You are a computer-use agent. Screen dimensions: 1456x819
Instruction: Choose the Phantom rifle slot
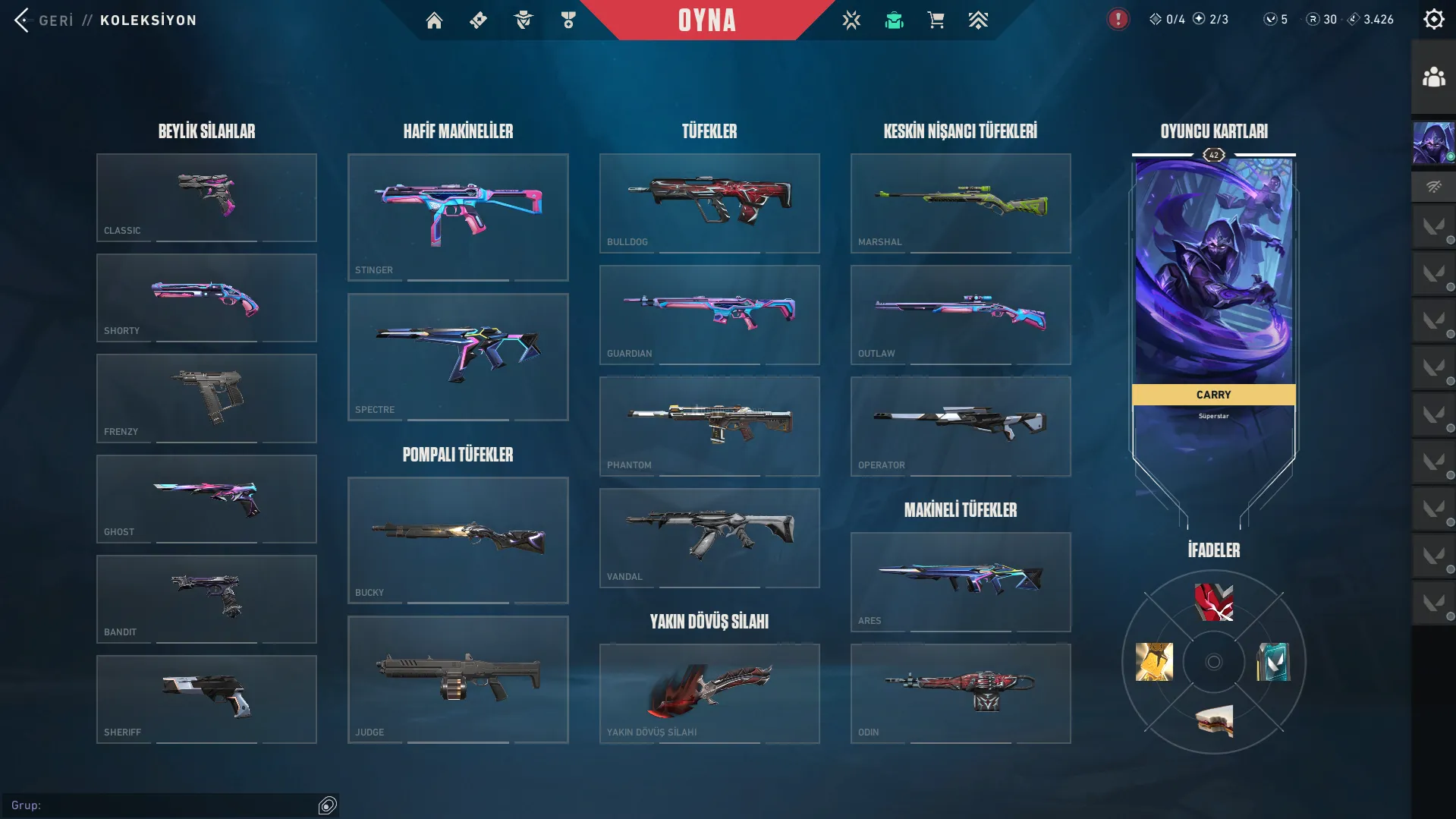[x=709, y=426]
